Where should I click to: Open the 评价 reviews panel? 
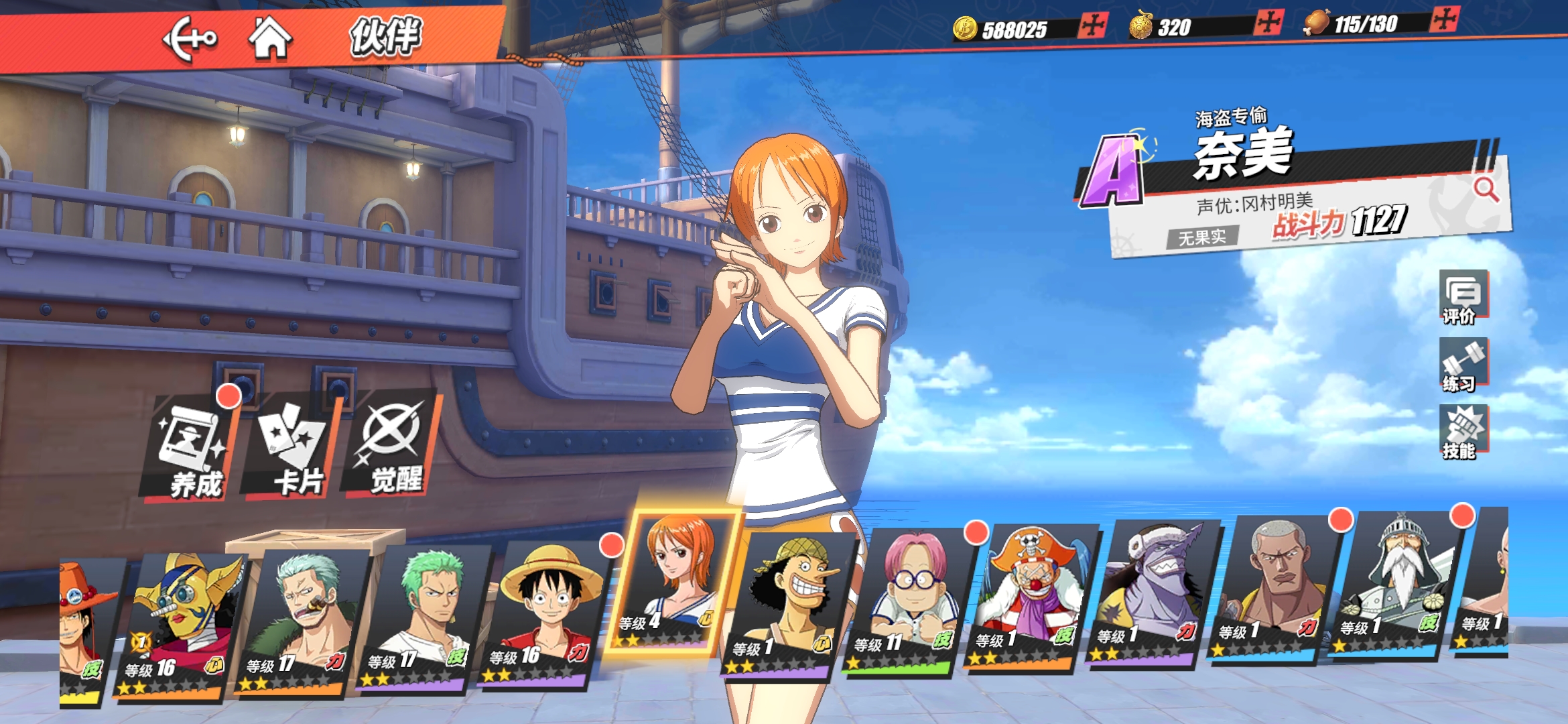pyautogui.click(x=1463, y=298)
